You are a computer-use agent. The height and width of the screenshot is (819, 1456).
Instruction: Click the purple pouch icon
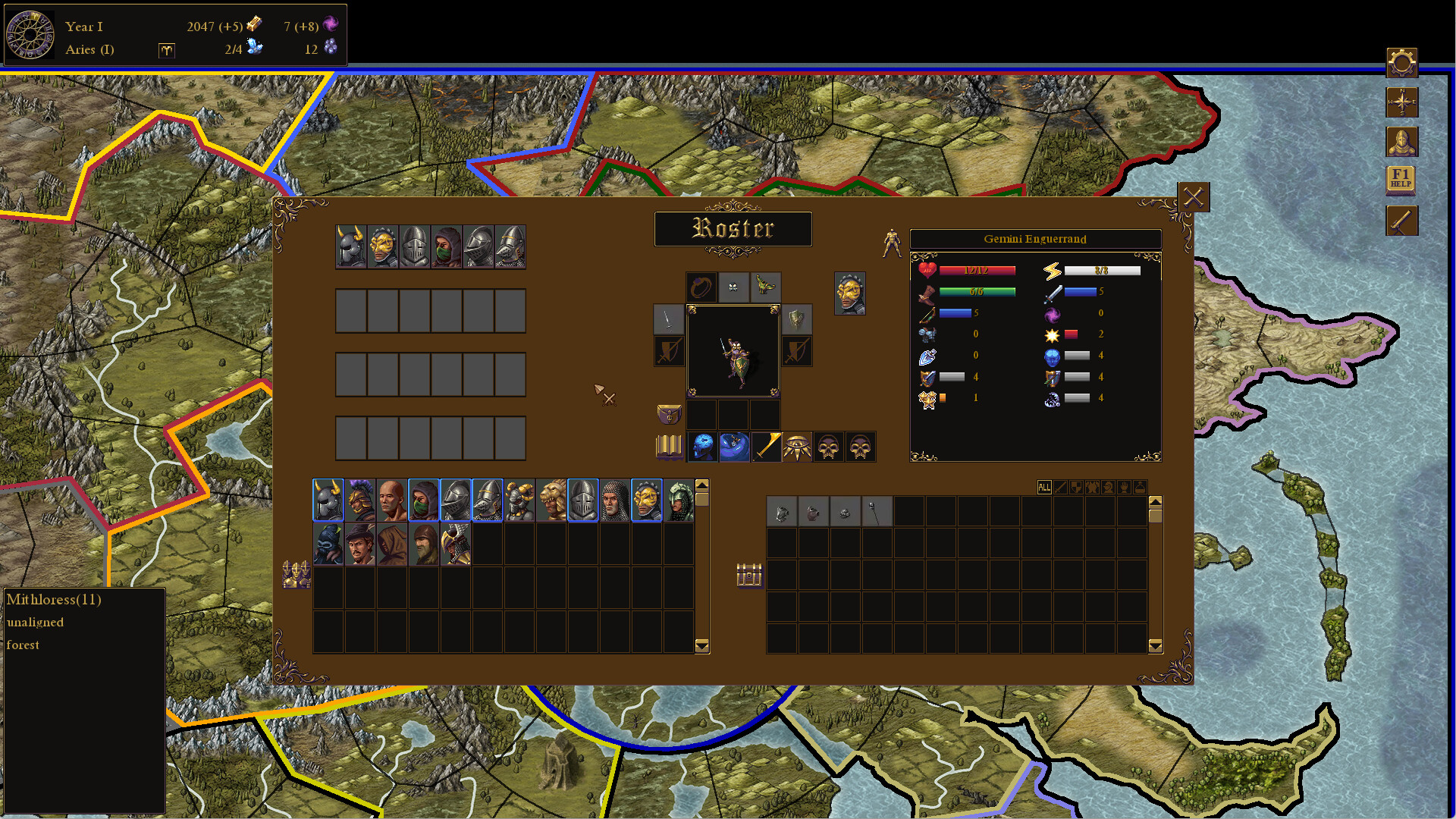(669, 414)
